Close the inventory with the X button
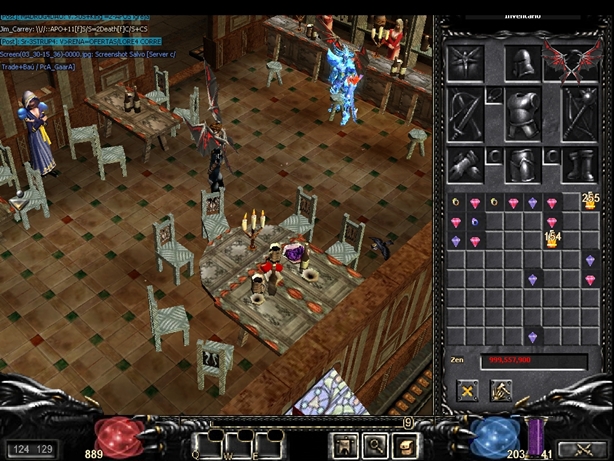The image size is (614, 461). [x=466, y=391]
